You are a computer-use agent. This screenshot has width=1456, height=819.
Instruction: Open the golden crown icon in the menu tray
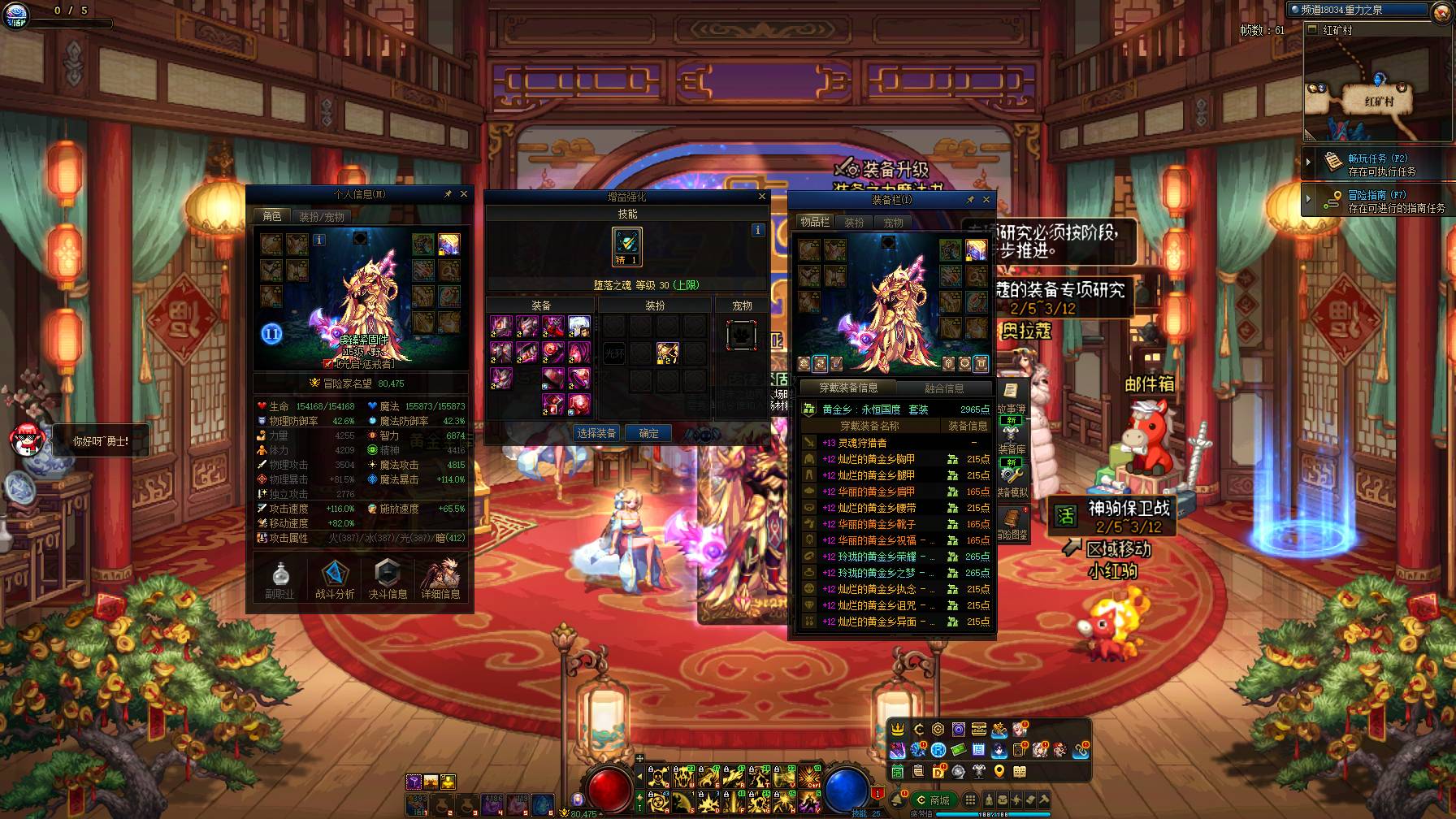(x=898, y=729)
